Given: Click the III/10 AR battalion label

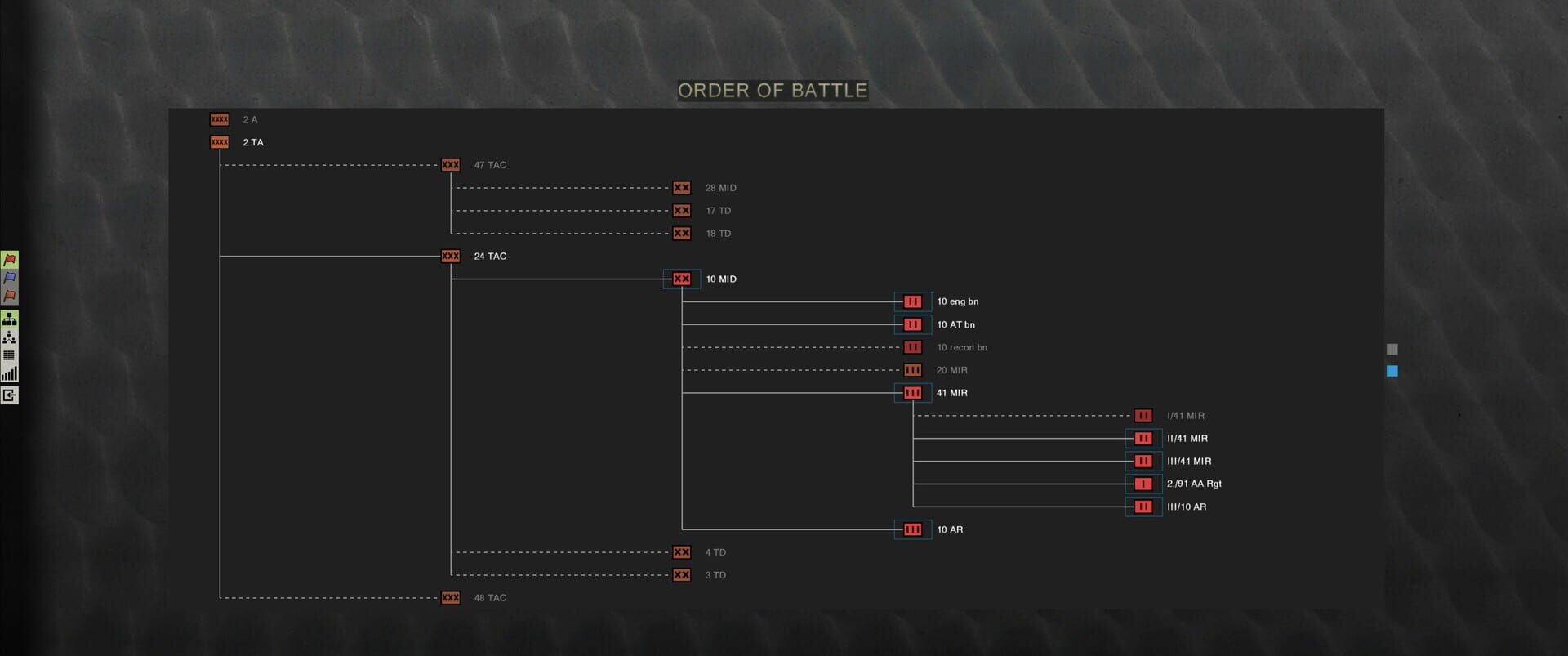Looking at the screenshot, I should 1185,506.
